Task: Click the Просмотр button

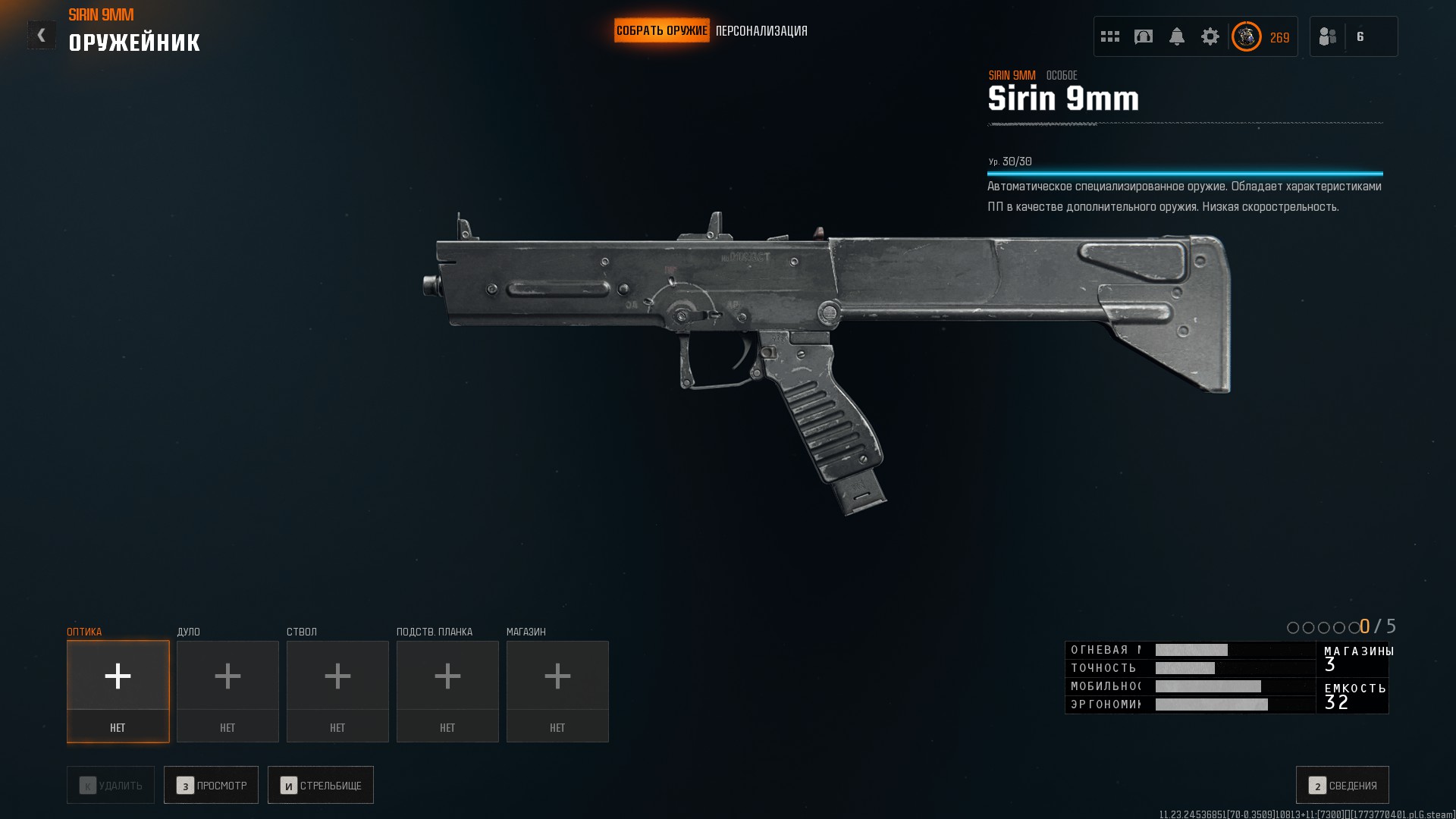Action: pyautogui.click(x=211, y=785)
